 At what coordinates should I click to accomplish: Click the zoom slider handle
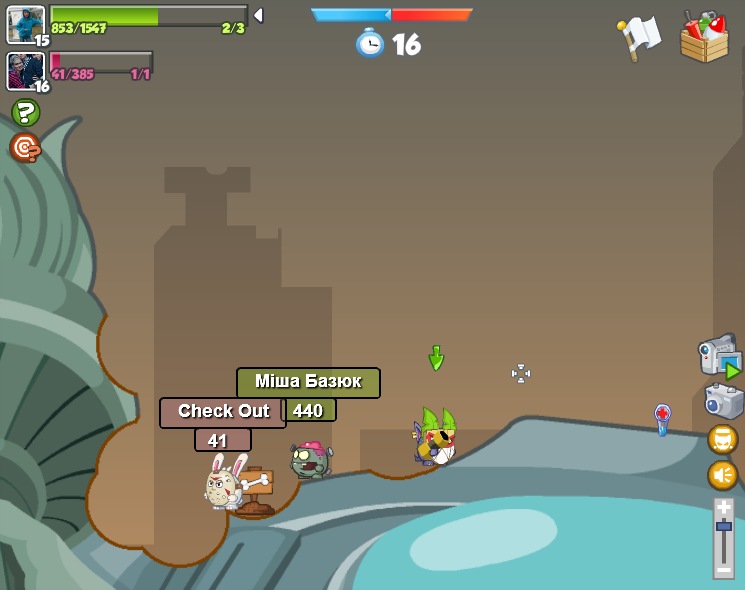pyautogui.click(x=723, y=526)
